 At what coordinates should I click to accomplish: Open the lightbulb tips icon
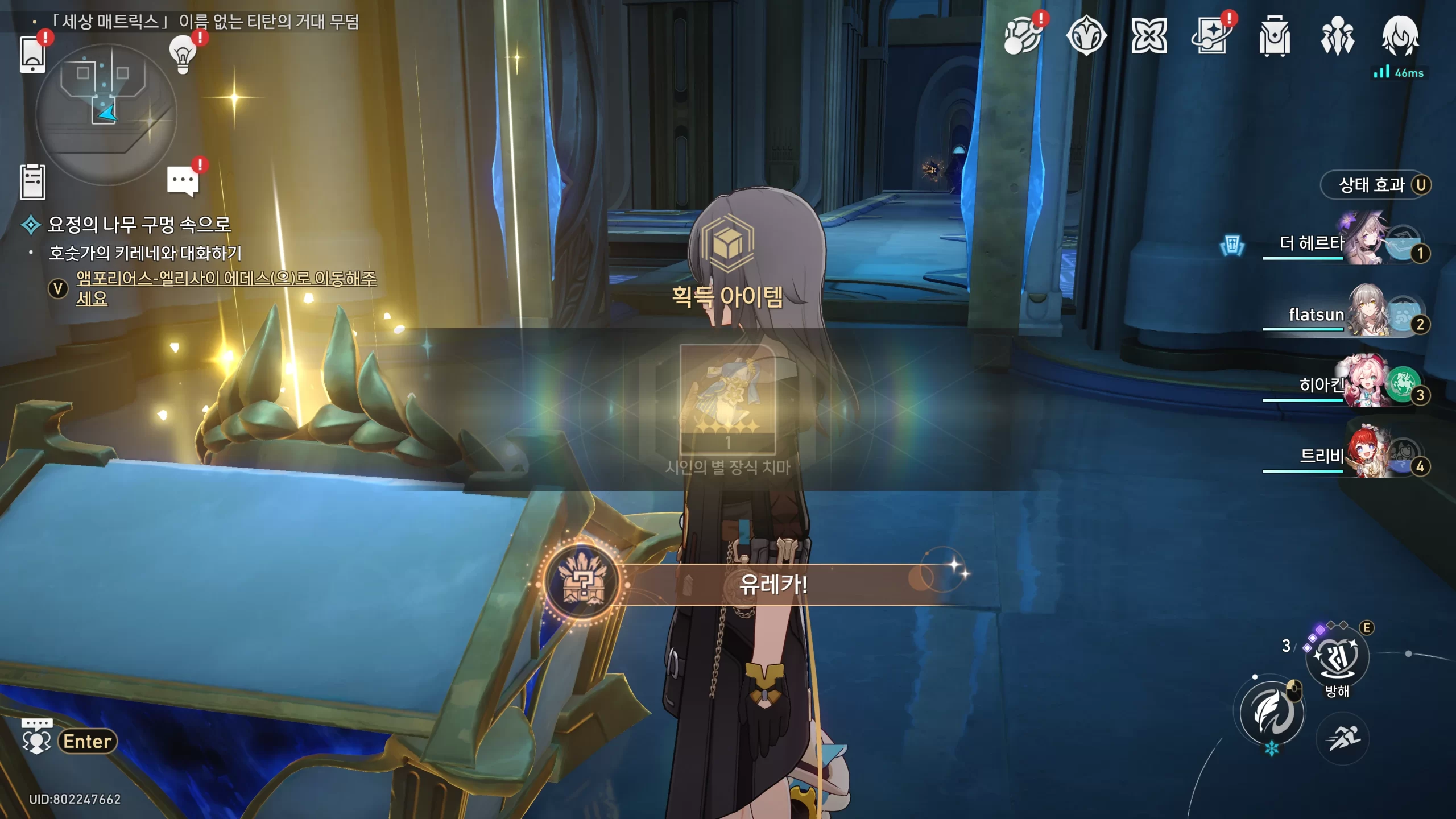(x=183, y=55)
